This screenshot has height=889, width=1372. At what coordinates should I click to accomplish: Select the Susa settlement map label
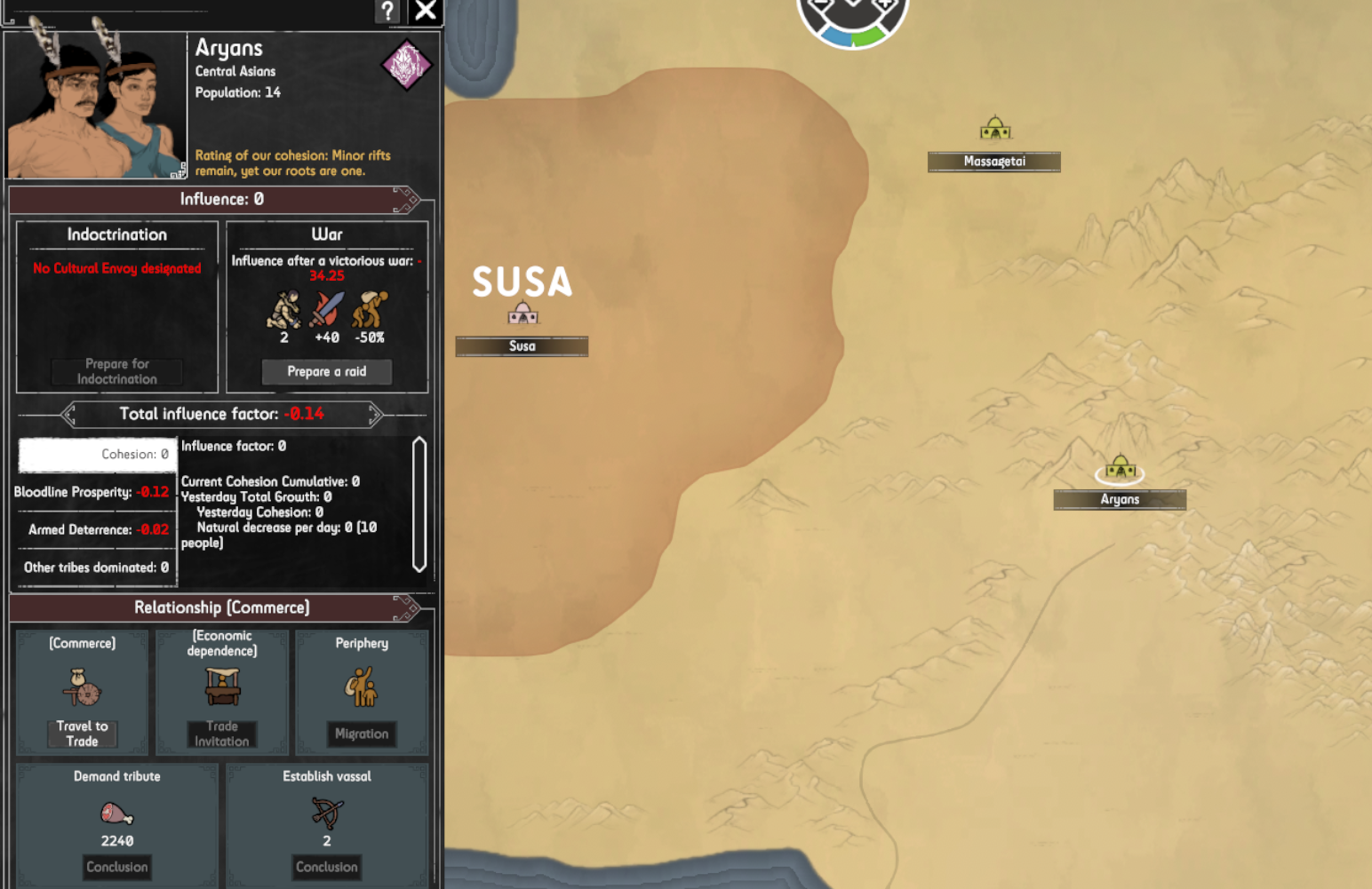click(x=522, y=346)
